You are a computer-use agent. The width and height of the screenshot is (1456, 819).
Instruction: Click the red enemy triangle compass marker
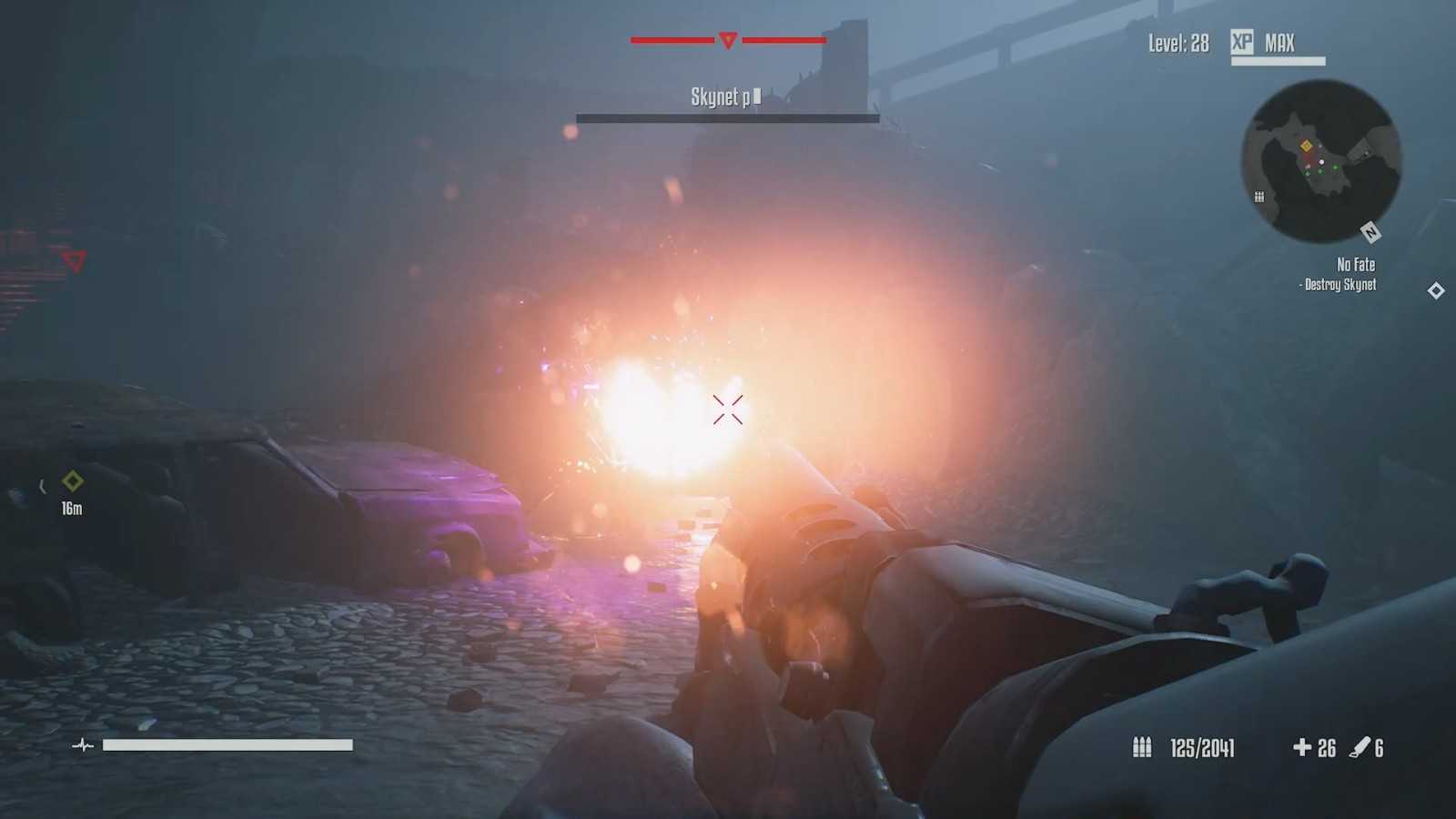pos(728,40)
